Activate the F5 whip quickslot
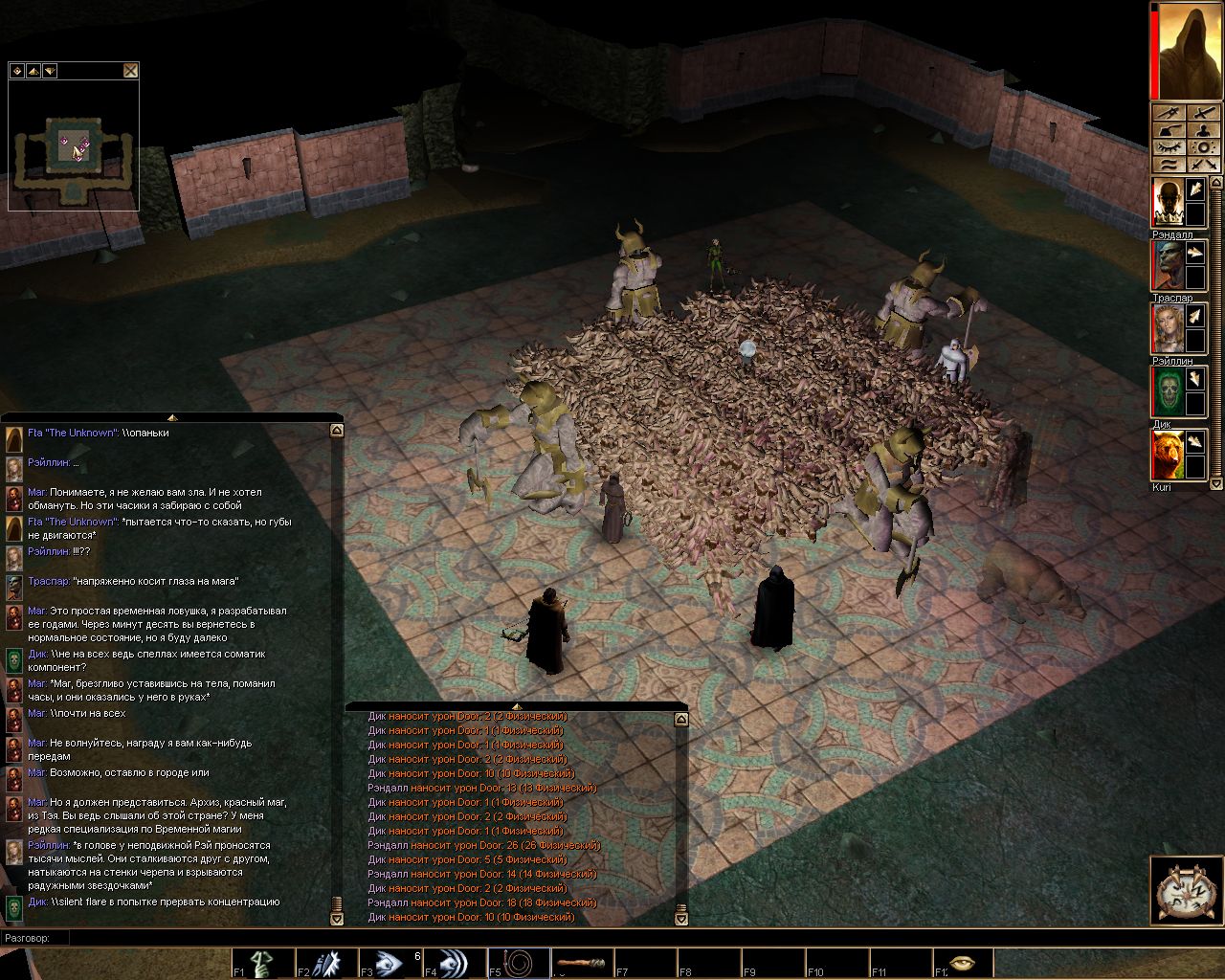 coord(518,963)
